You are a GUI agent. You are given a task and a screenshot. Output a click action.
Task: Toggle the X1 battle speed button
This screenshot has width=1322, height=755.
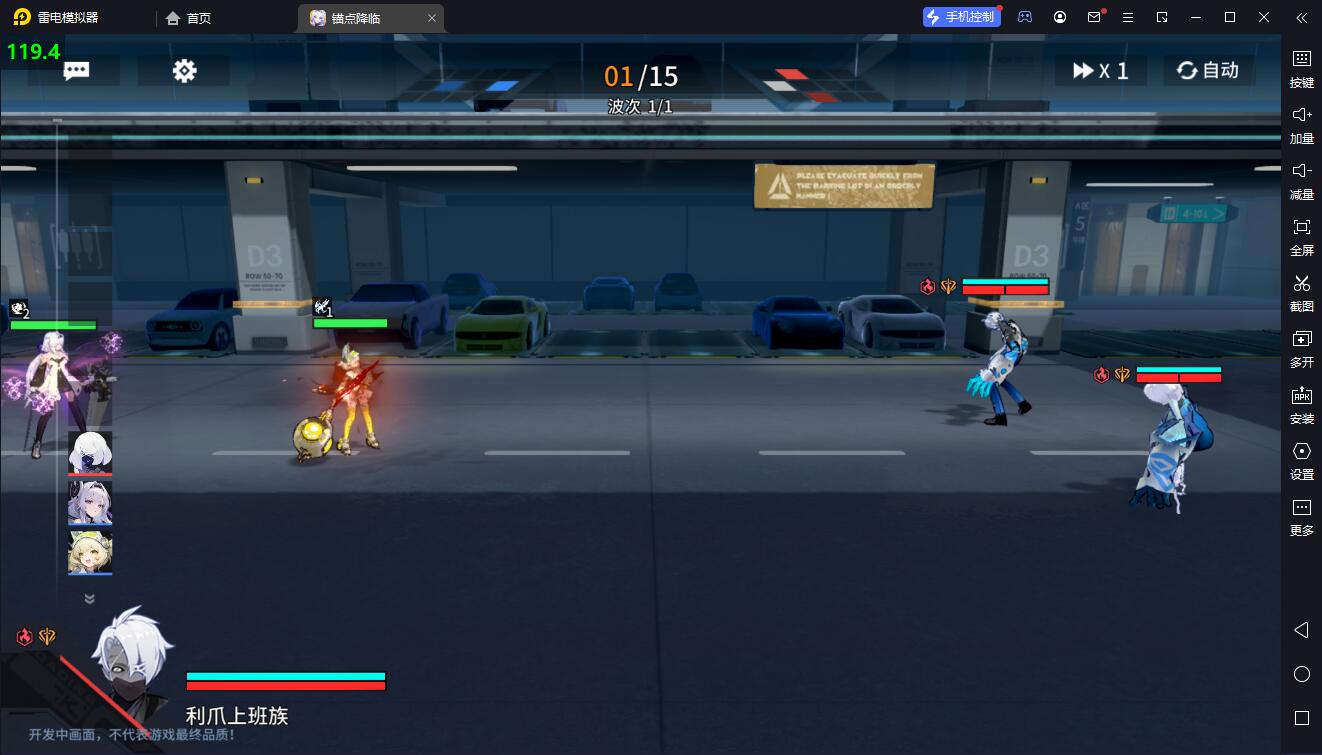pyautogui.click(x=1100, y=71)
